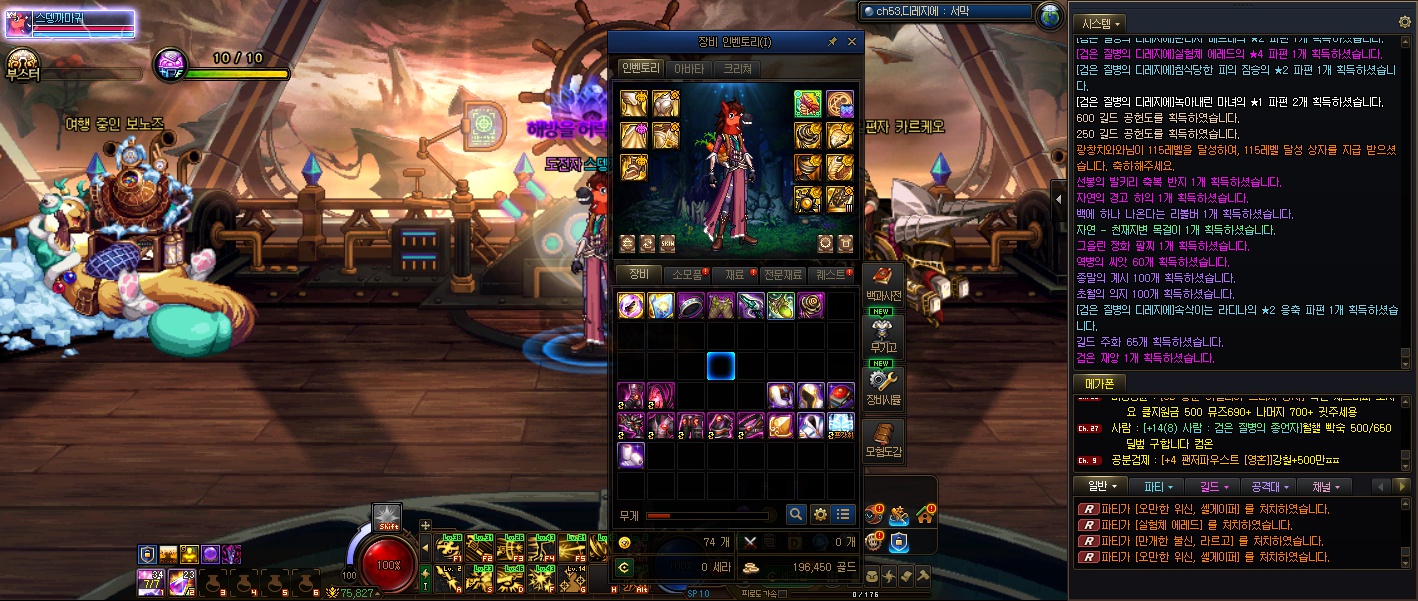Viewport: 1418px width, 601px height.
Task: Select the black ring item in inventory
Action: (691, 305)
